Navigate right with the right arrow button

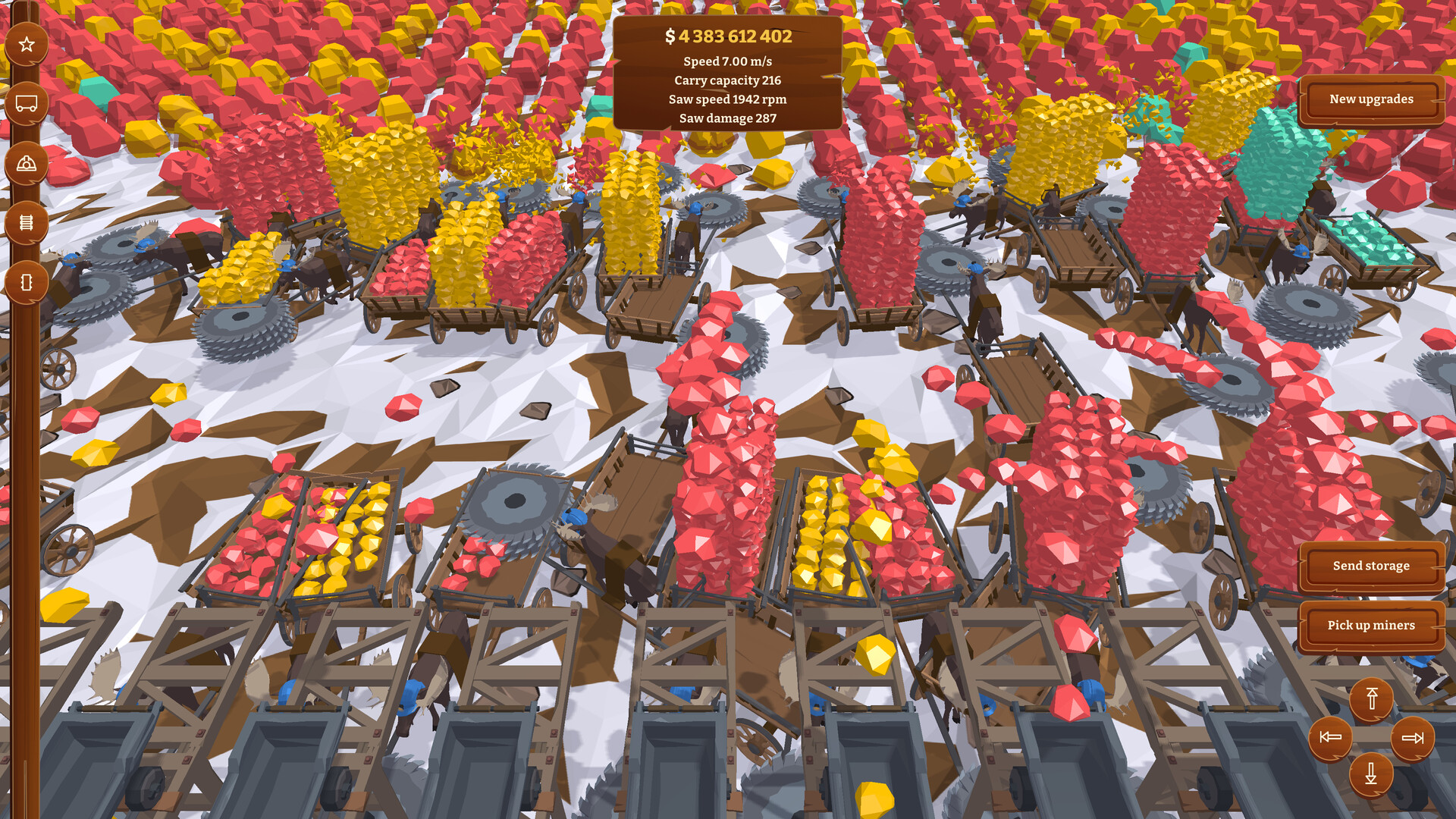tap(1410, 736)
